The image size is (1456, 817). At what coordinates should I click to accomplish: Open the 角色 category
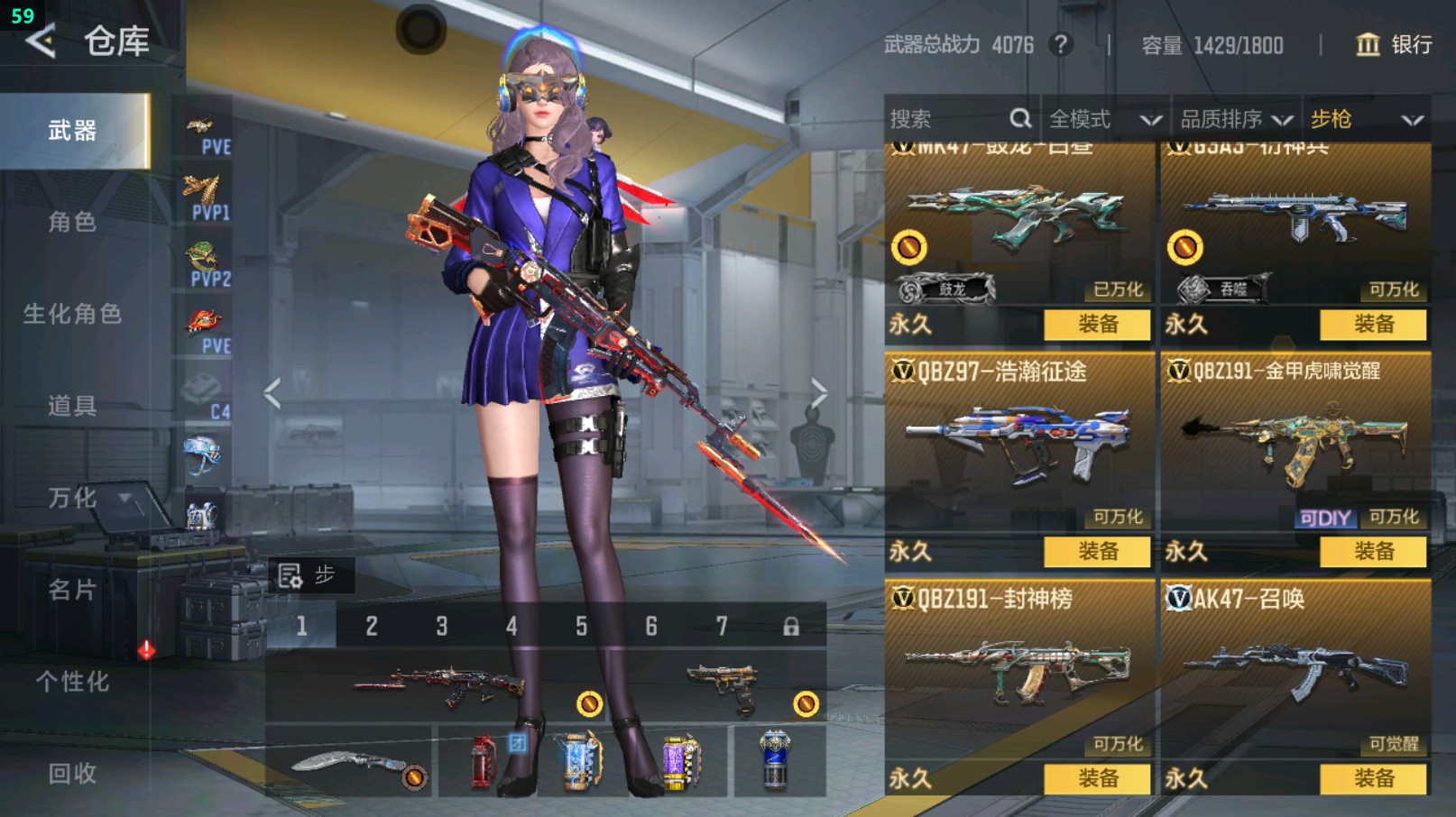point(72,222)
